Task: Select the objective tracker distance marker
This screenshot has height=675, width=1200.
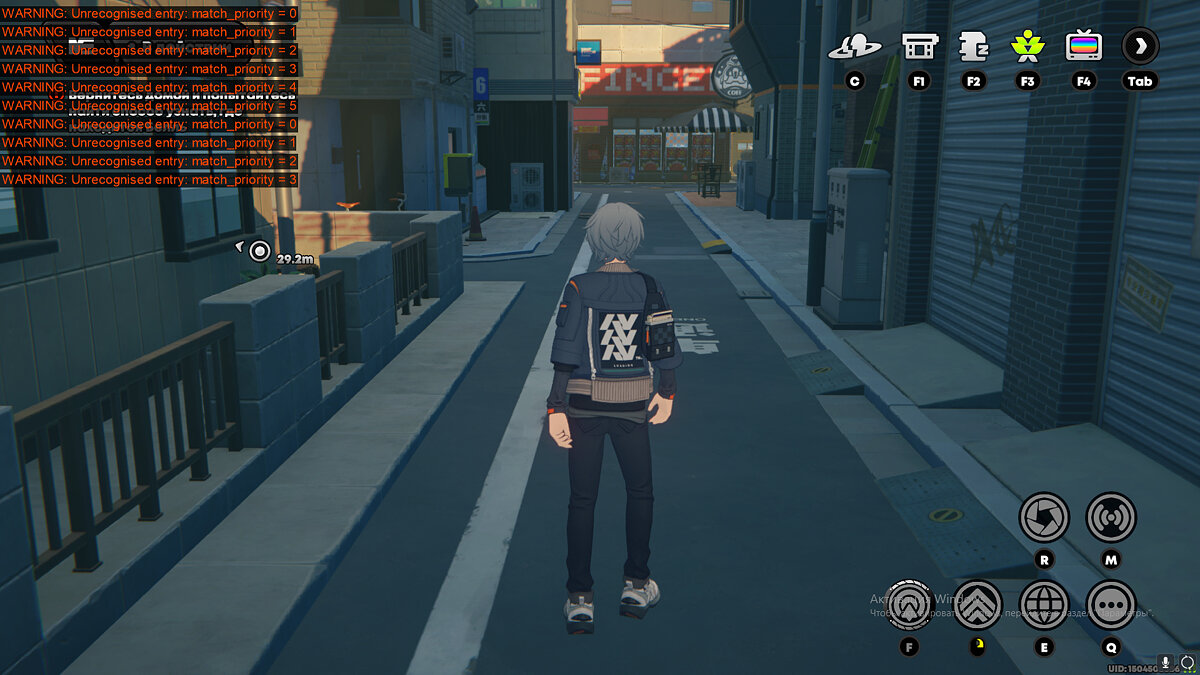Action: (x=260, y=250)
